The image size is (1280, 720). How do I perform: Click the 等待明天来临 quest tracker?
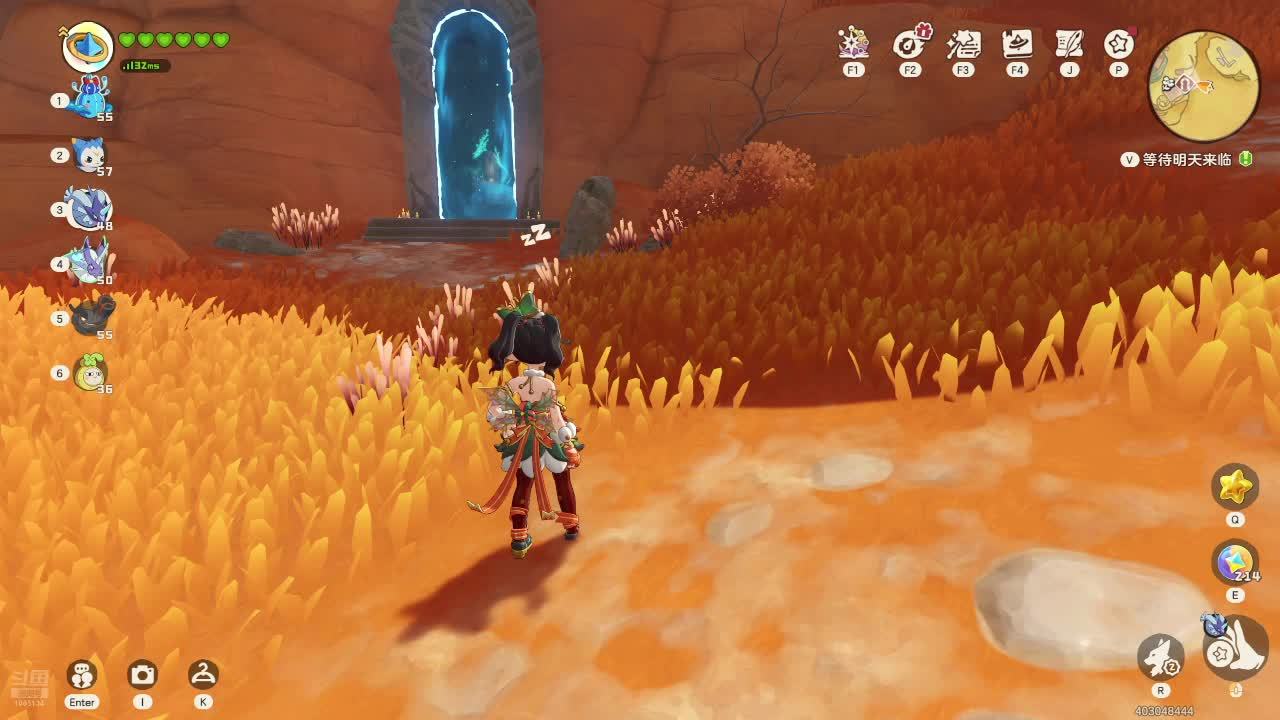[x=1187, y=159]
